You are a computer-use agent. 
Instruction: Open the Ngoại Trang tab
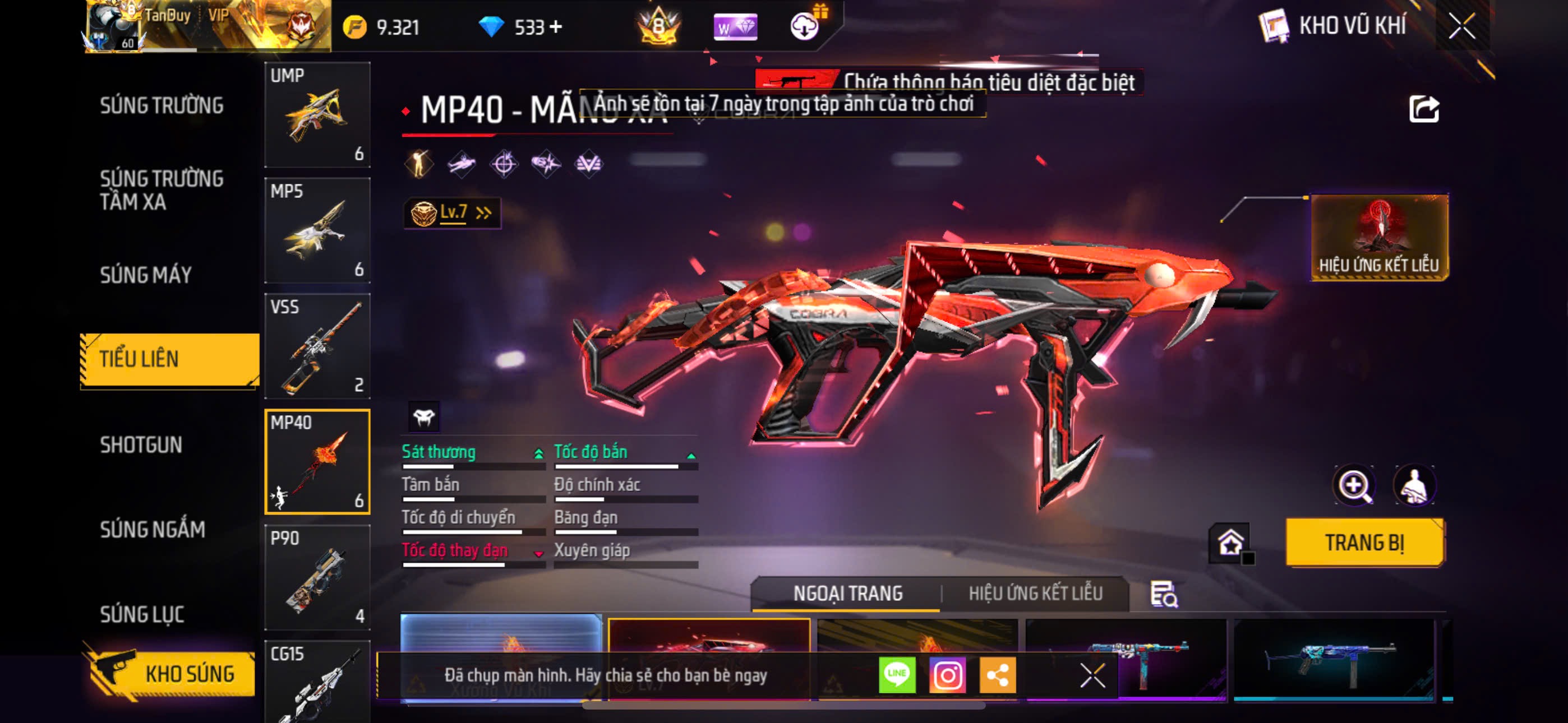(847, 594)
